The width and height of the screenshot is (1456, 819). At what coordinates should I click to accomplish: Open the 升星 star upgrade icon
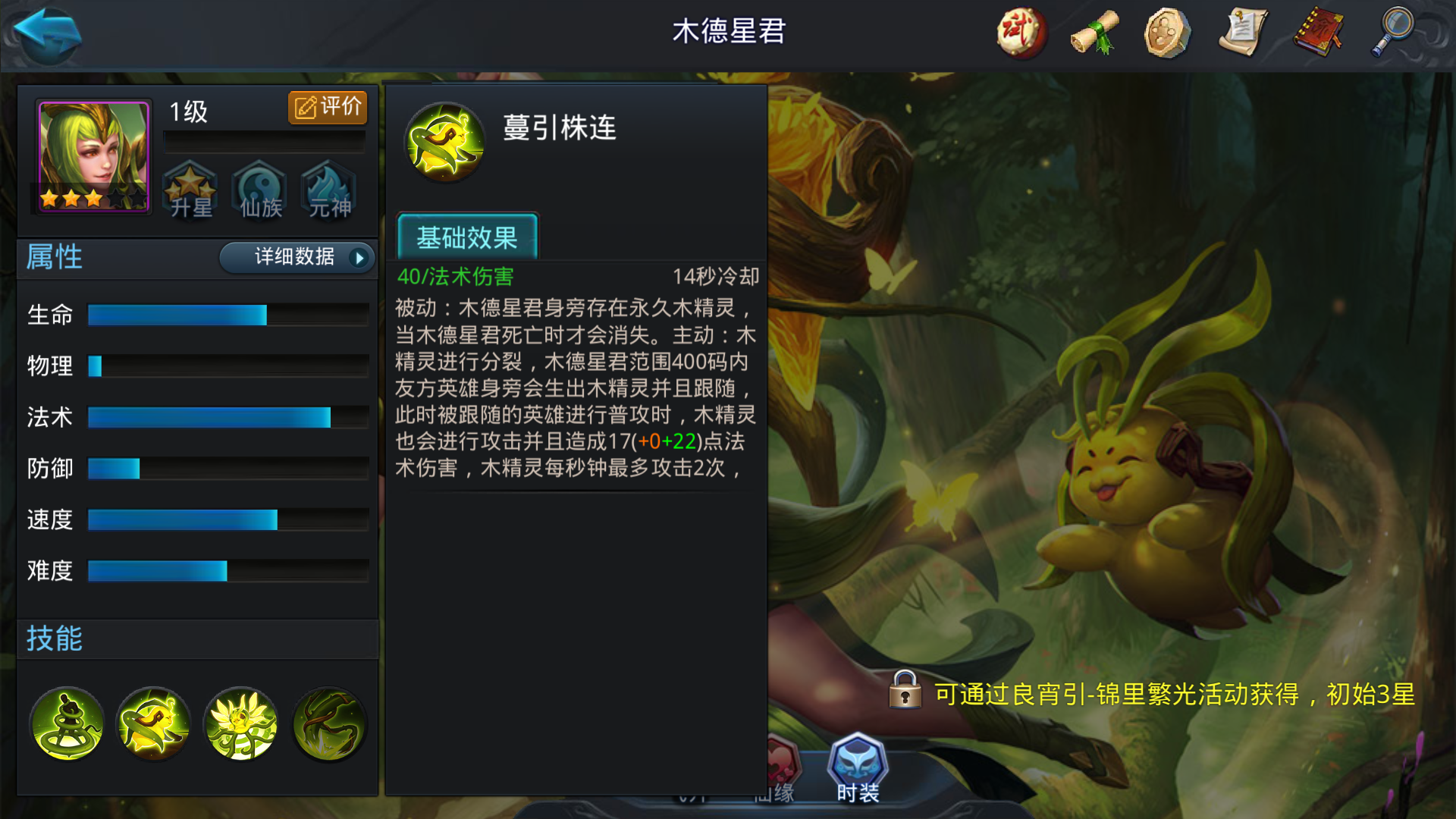(190, 191)
